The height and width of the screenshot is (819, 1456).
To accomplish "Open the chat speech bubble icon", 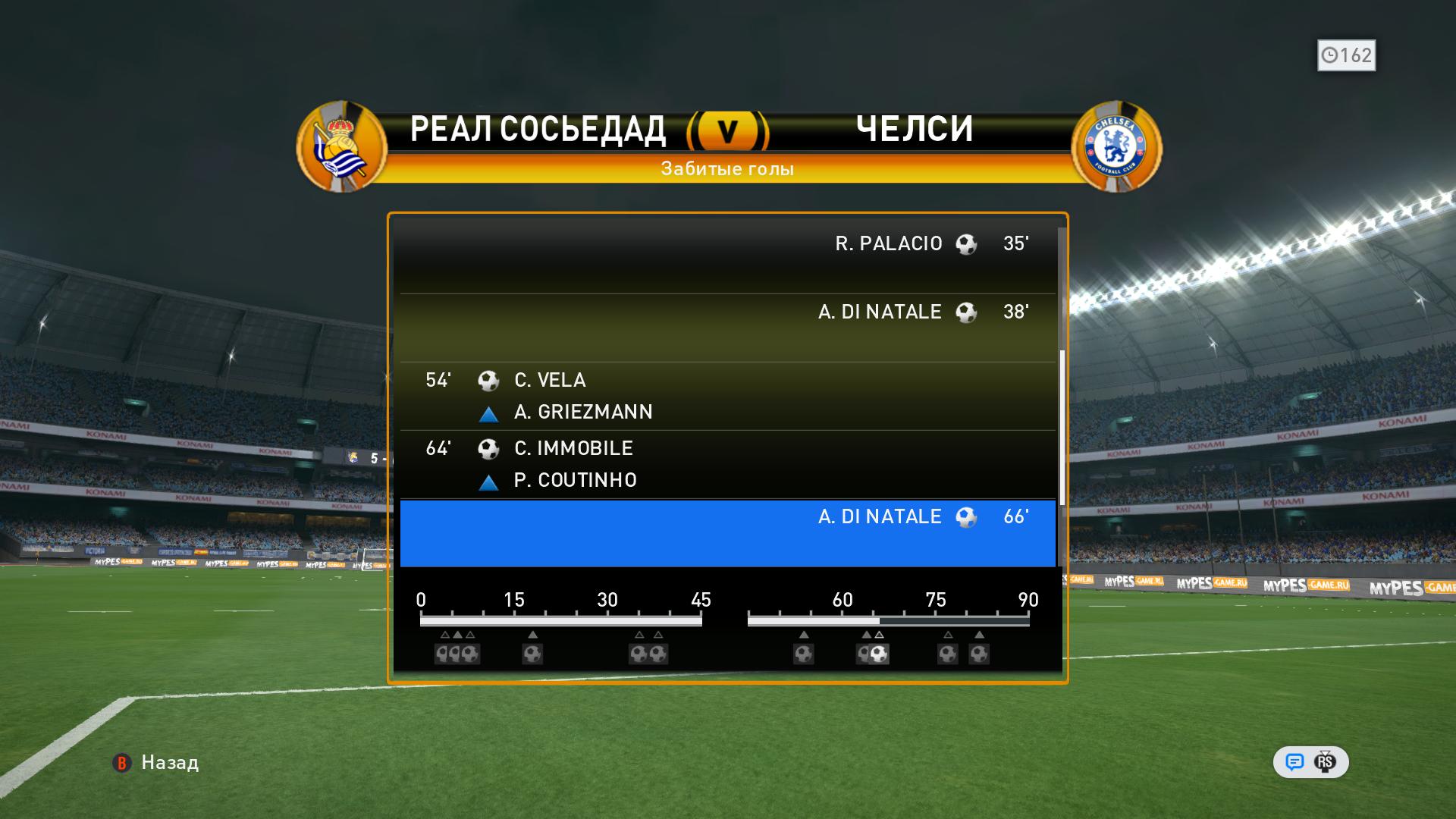I will [x=1294, y=762].
